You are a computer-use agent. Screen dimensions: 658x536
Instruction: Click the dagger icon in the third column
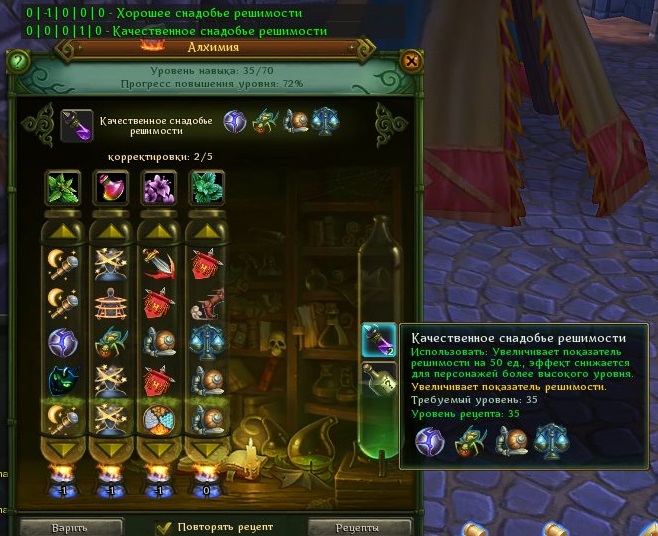coord(158,264)
